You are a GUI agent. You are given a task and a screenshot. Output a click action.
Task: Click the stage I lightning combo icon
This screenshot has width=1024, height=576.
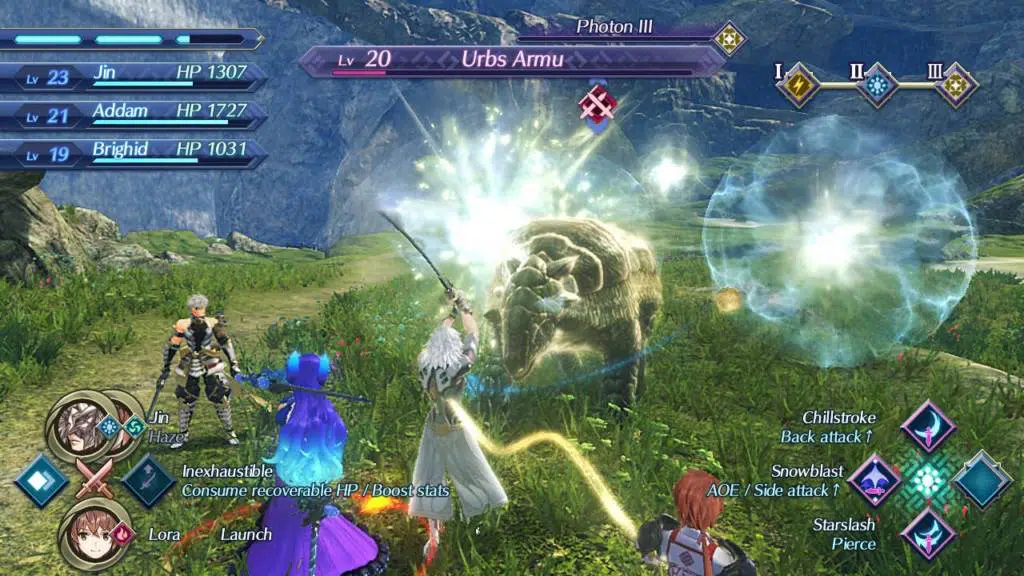(x=797, y=84)
